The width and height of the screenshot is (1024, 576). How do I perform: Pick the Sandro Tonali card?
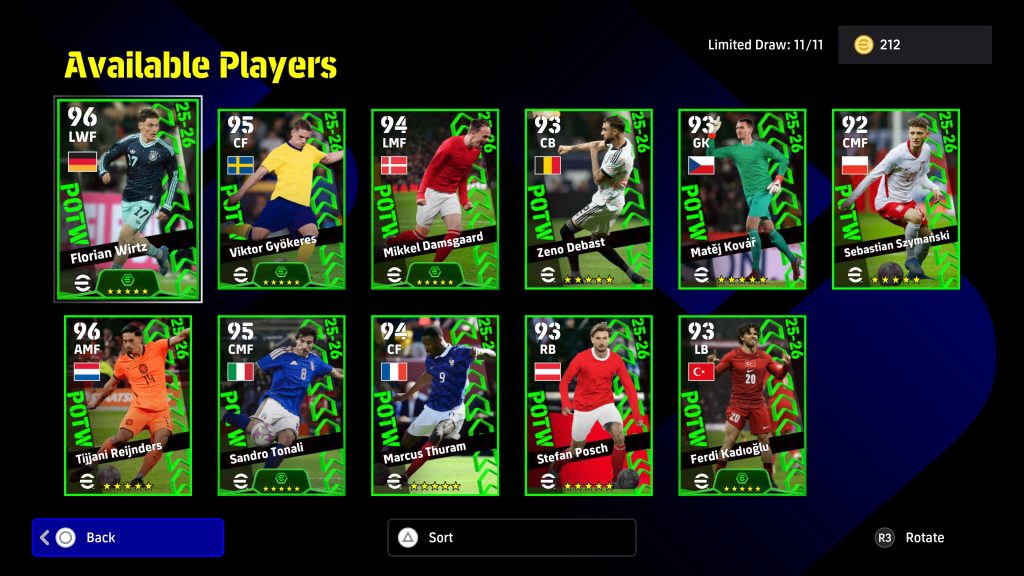click(x=281, y=405)
